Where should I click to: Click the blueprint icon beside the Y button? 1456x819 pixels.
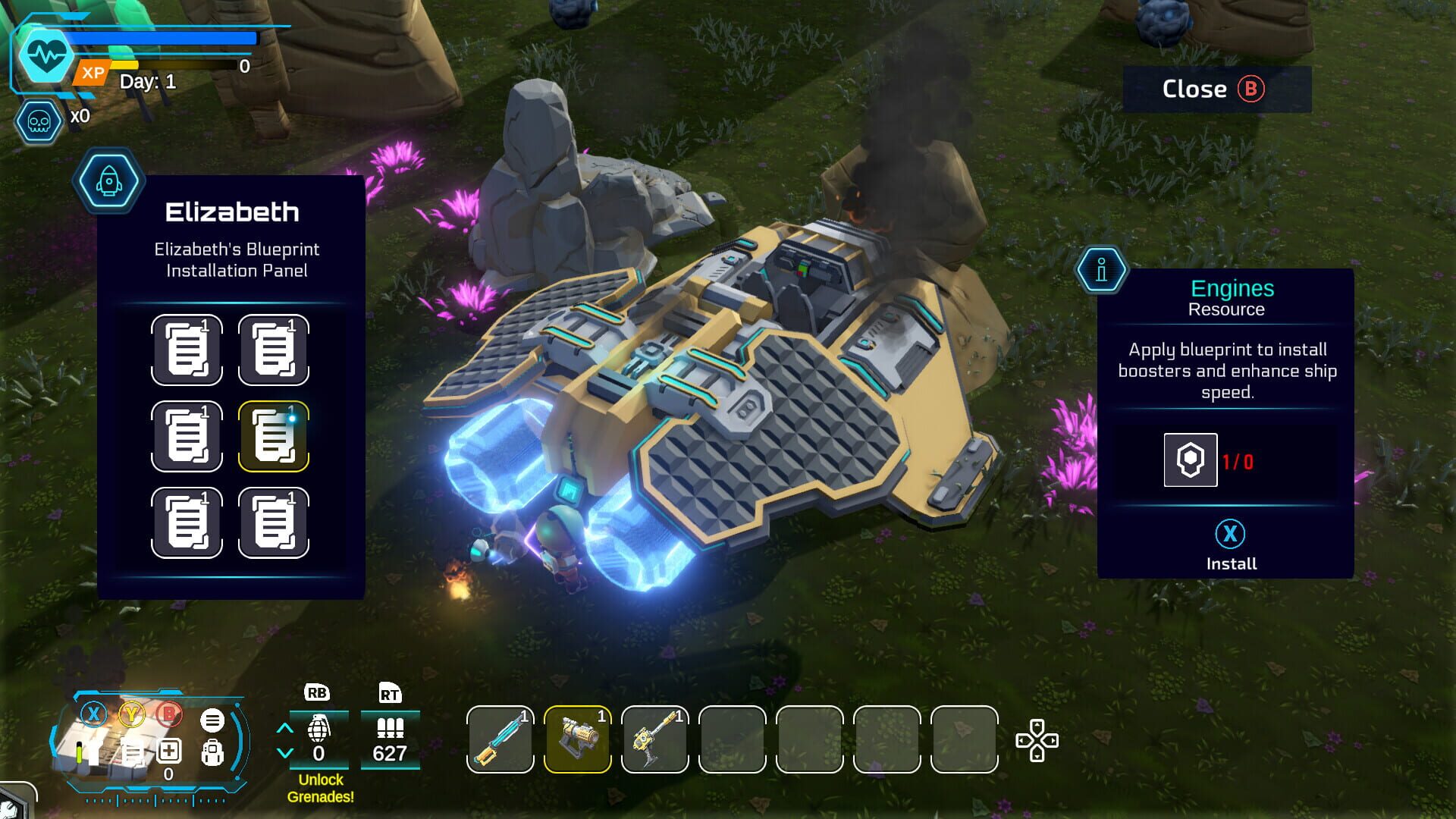132,753
